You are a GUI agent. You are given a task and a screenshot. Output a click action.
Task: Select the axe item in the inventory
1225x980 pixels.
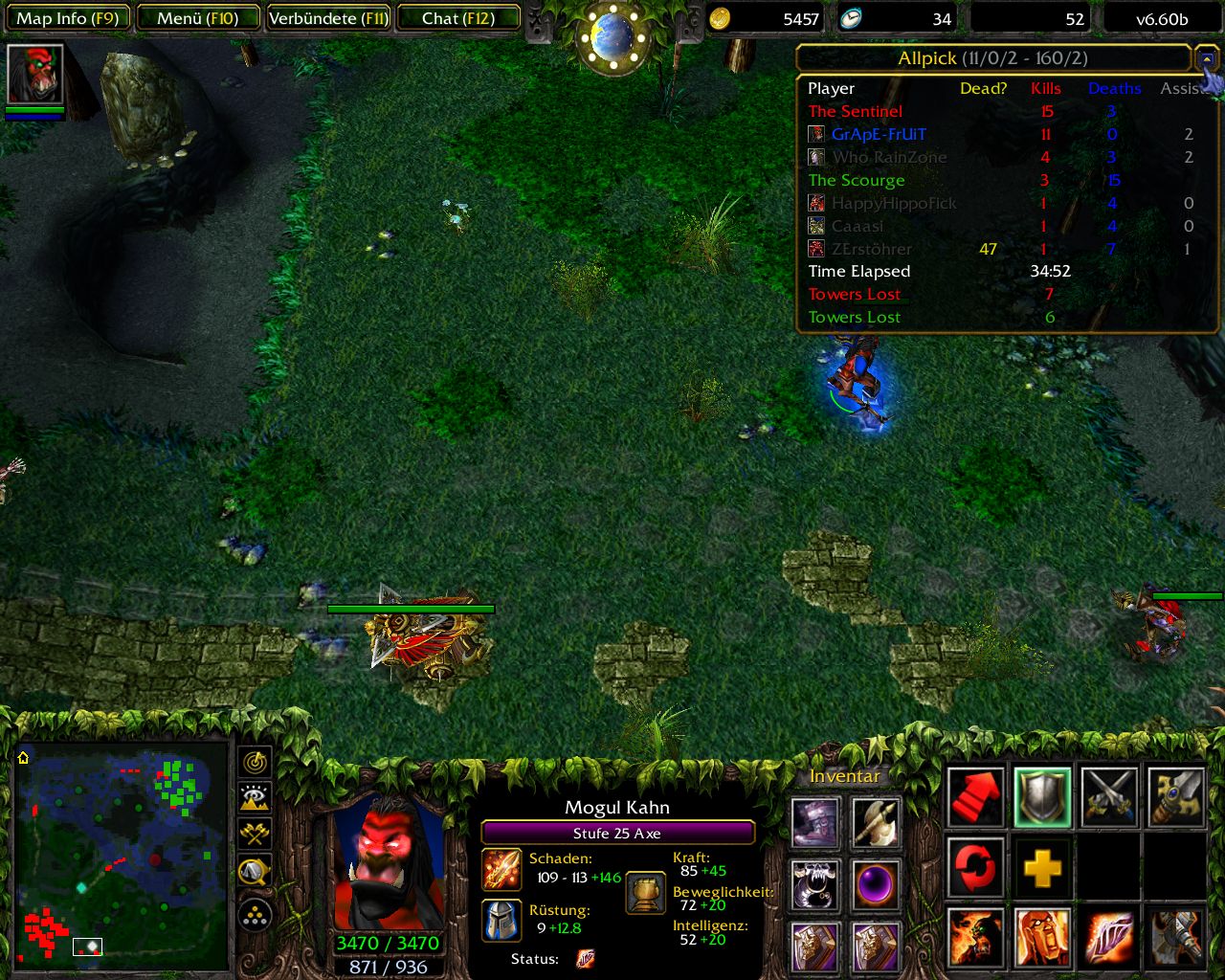tap(876, 823)
